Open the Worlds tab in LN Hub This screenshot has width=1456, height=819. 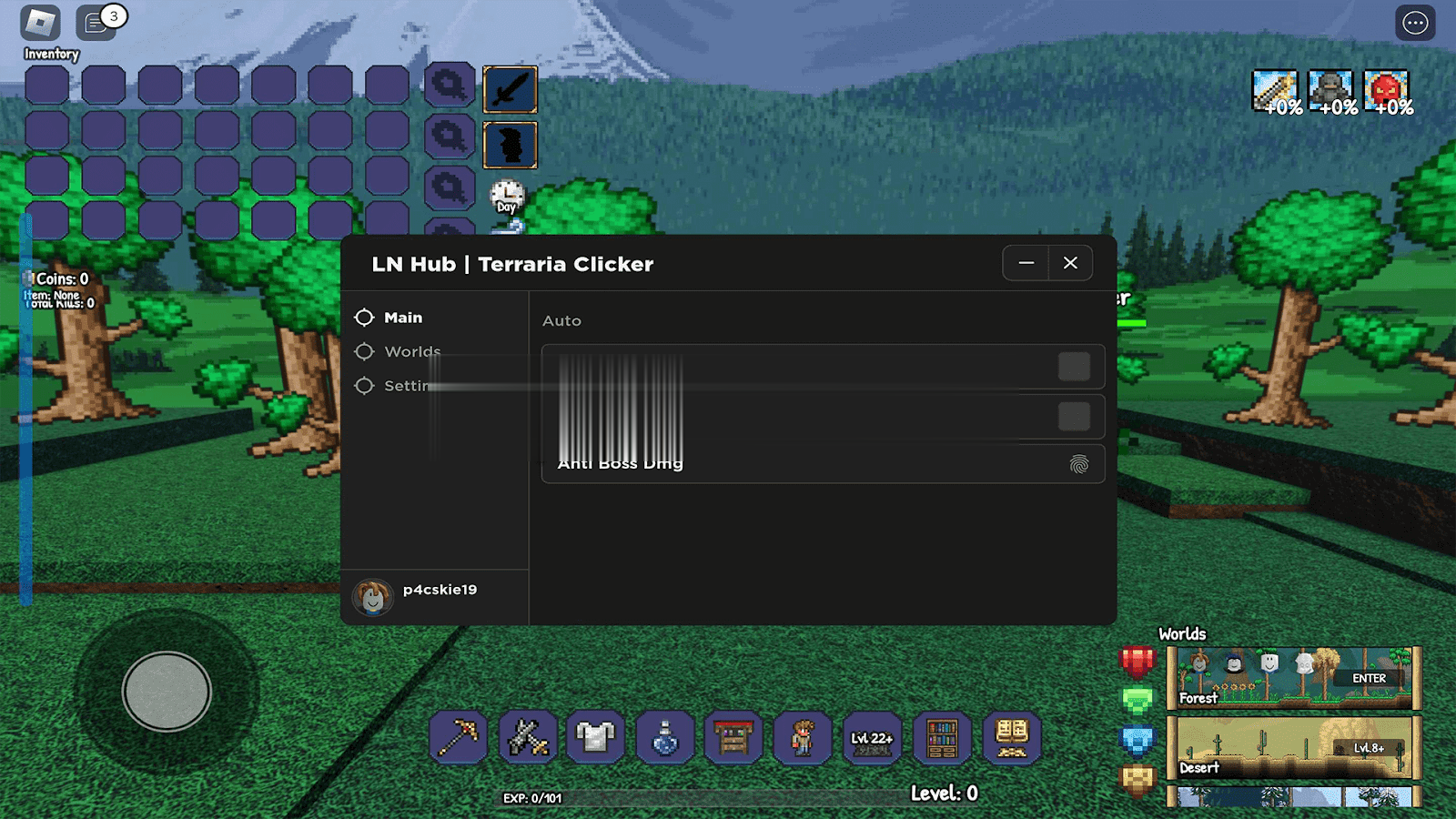pos(411,351)
